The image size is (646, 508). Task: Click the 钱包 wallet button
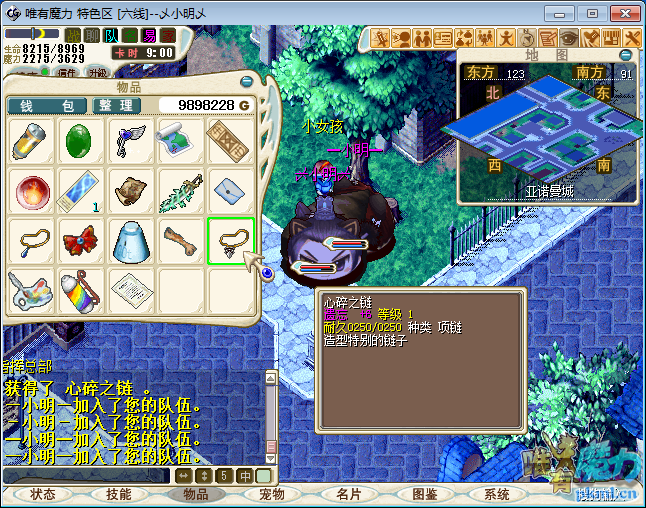pos(47,105)
